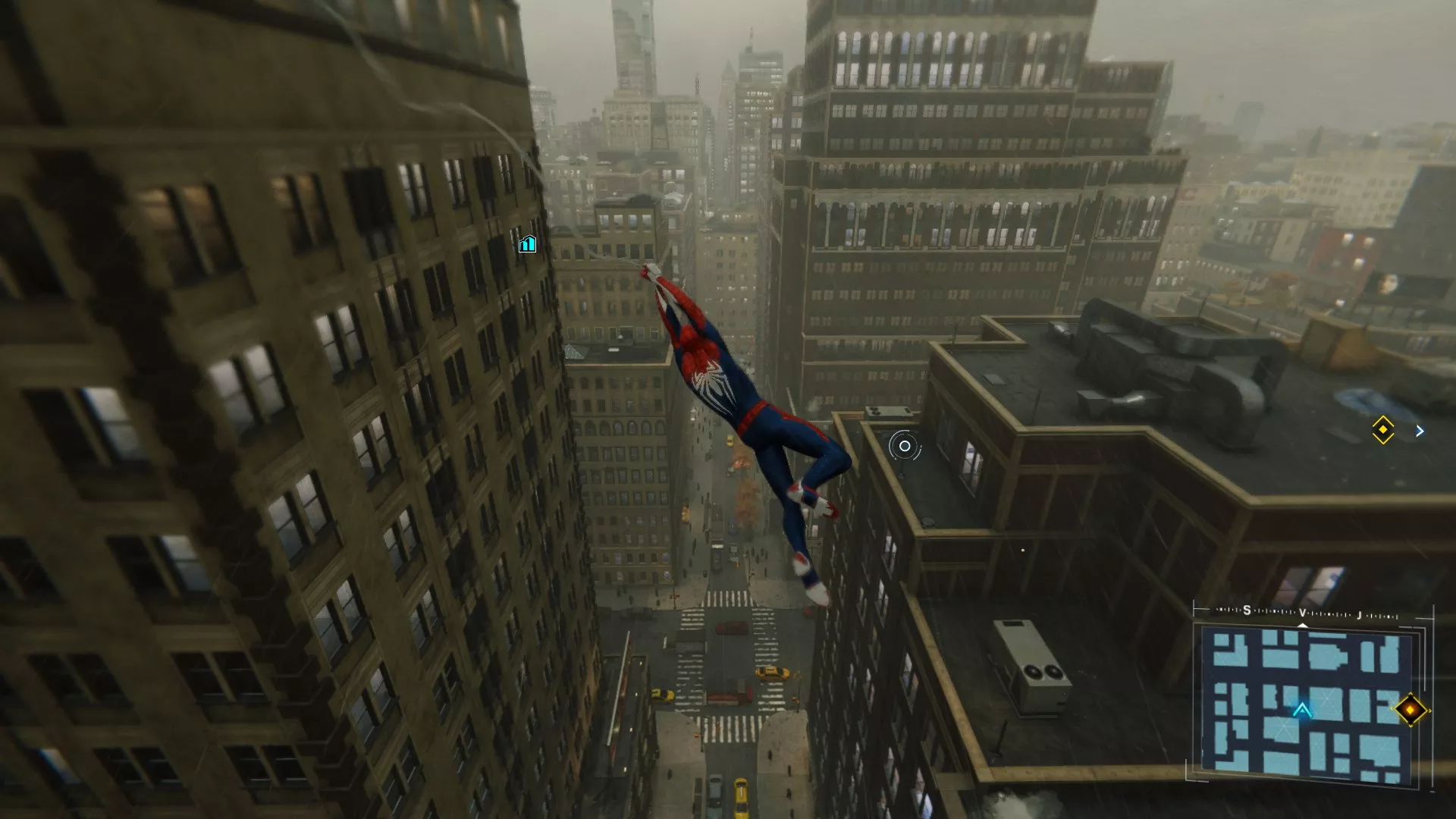The image size is (1456, 819).
Task: Select the yellow mission objective diamond marker
Action: (1384, 430)
